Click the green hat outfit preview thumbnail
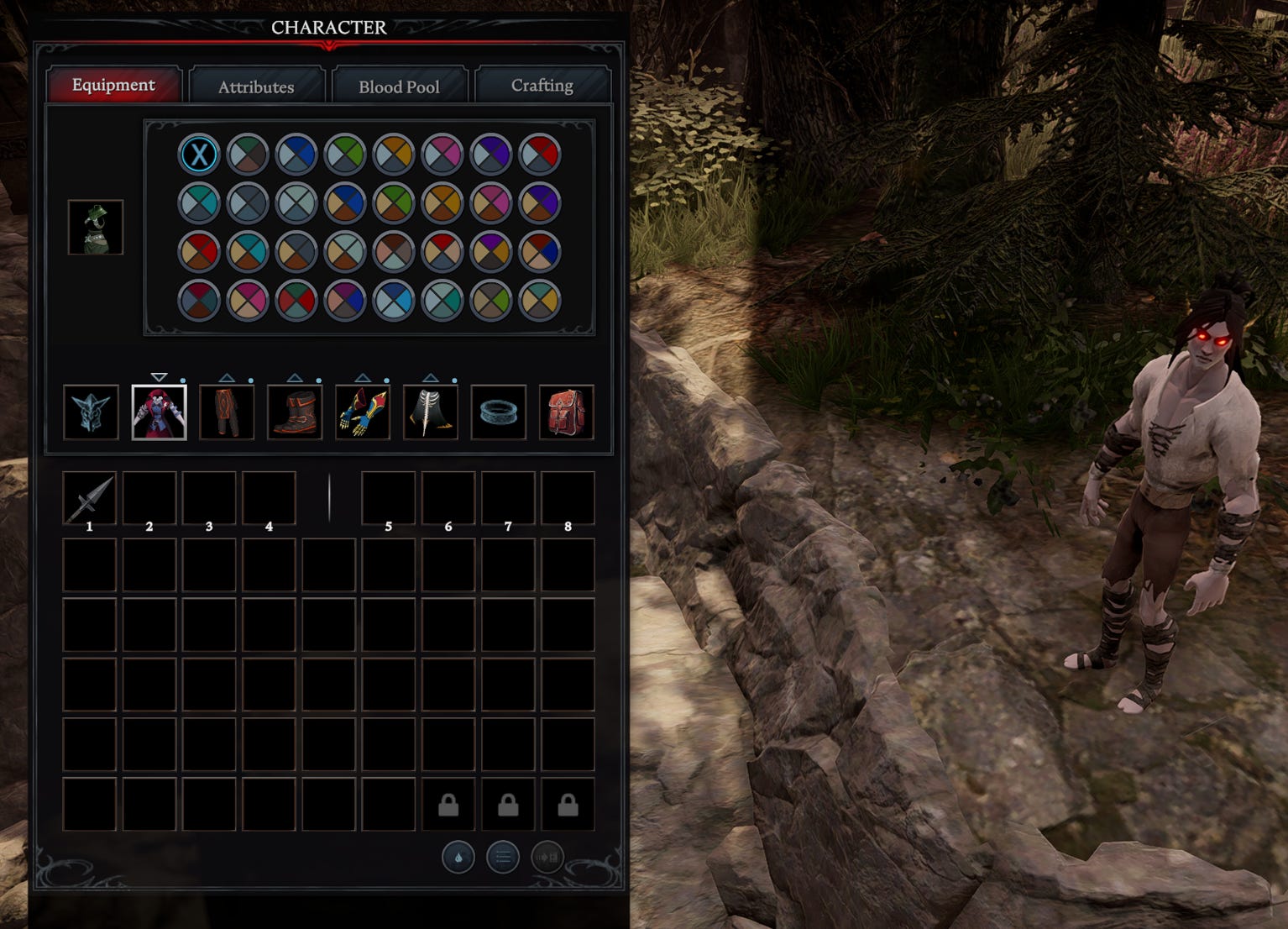 [96, 227]
